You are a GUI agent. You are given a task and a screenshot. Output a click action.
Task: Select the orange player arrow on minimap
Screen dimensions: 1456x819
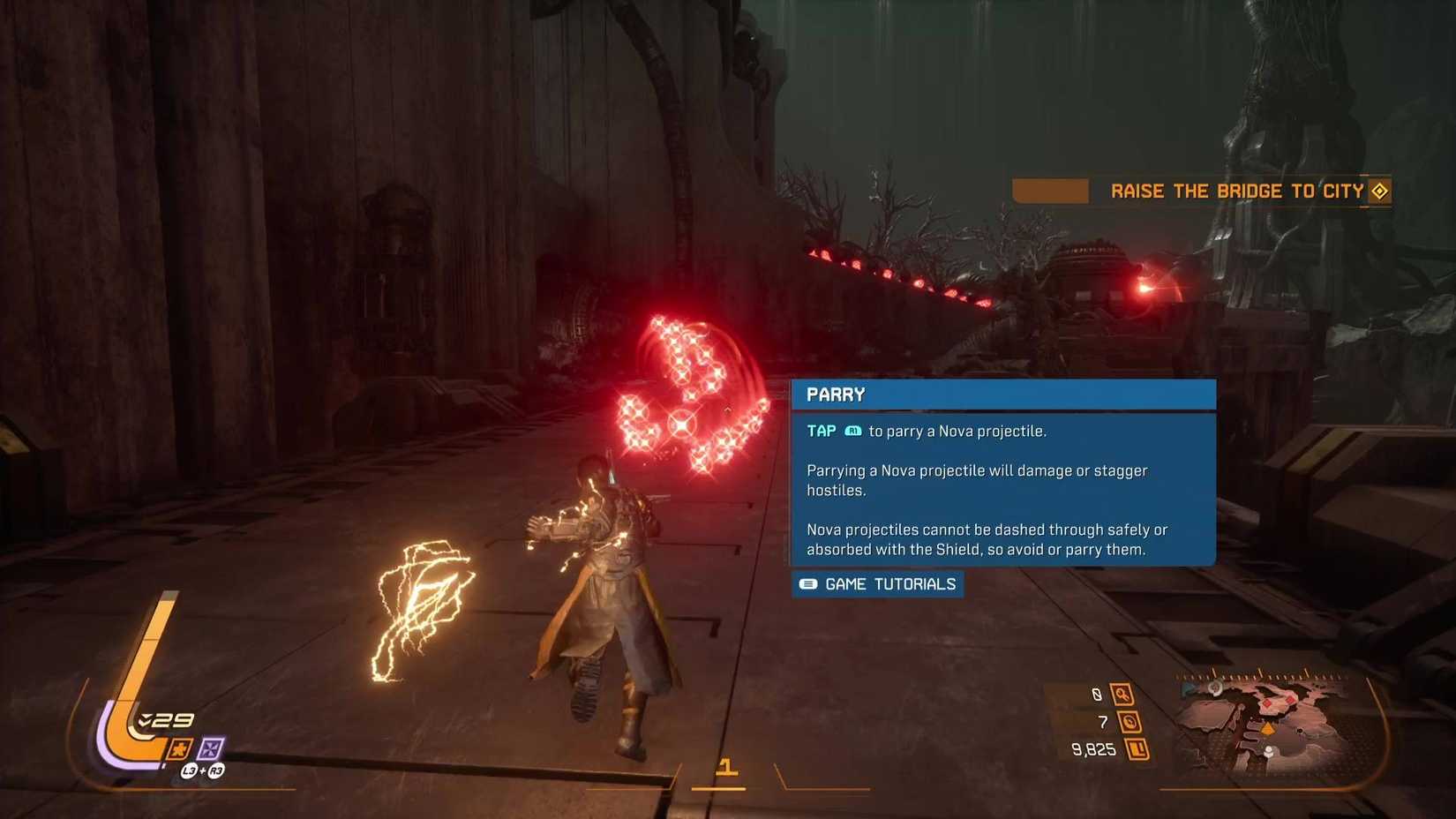(1268, 729)
